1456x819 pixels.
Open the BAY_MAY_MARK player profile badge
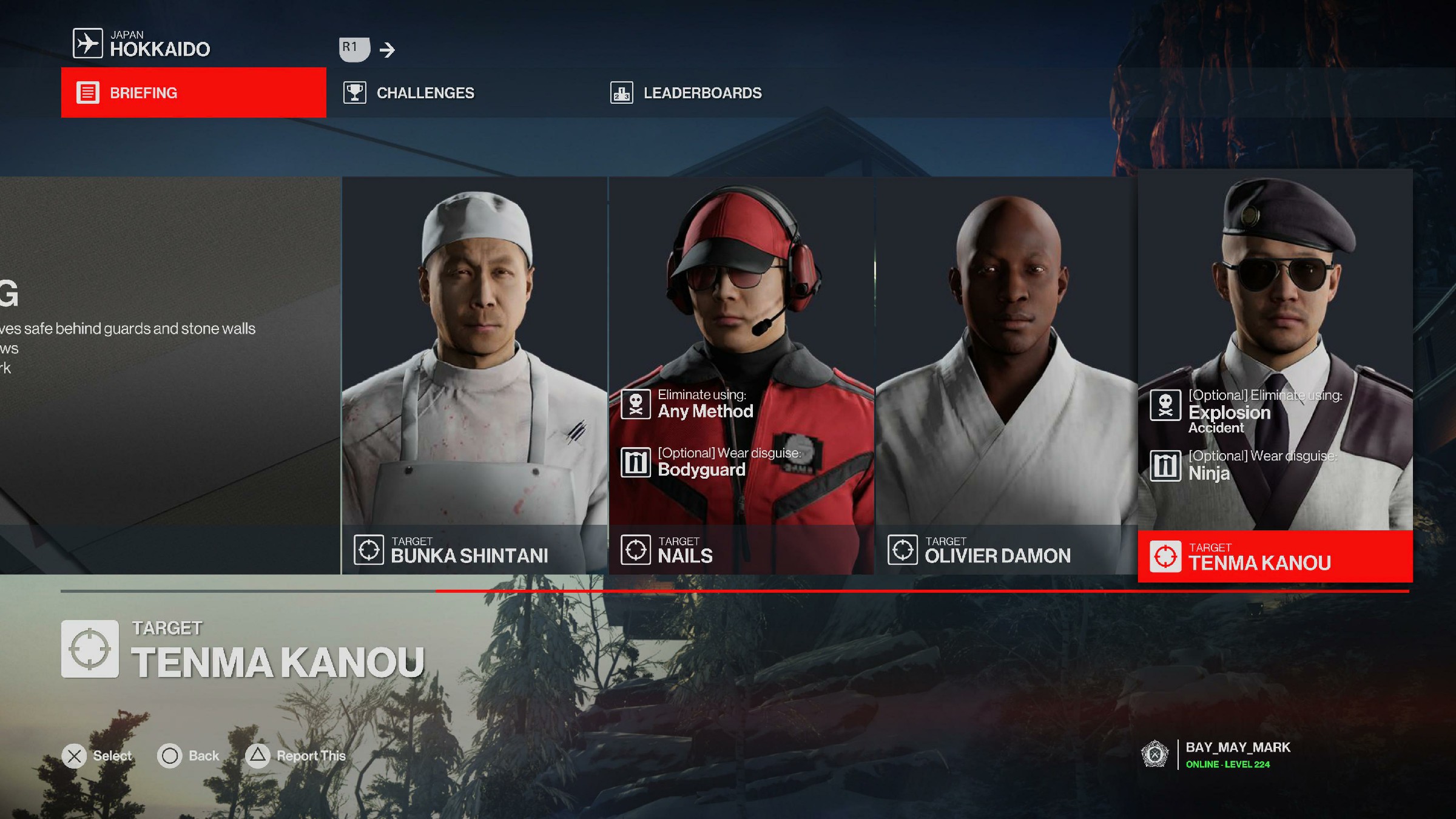click(1216, 755)
